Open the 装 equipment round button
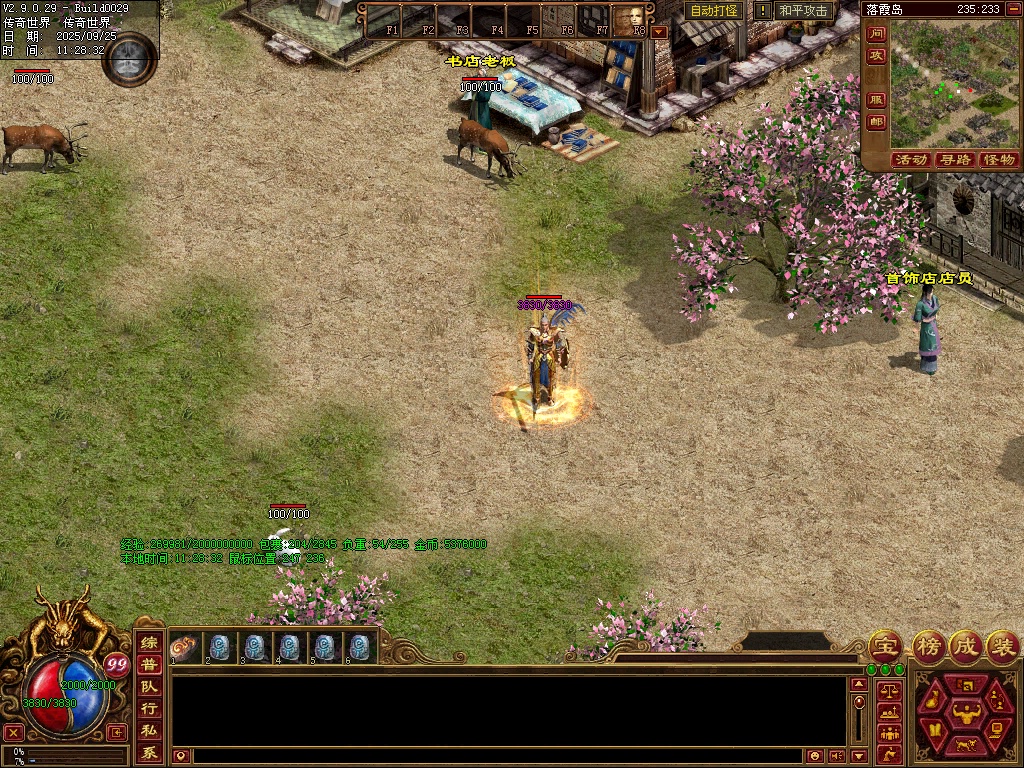The height and width of the screenshot is (768, 1024). tap(1002, 646)
